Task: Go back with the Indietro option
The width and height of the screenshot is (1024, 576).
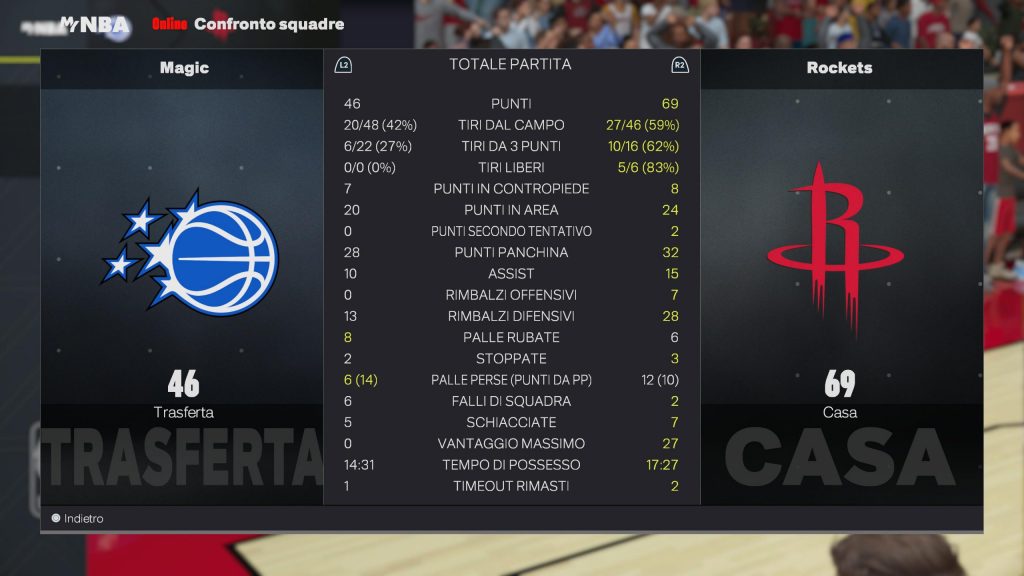Action: pyautogui.click(x=78, y=519)
